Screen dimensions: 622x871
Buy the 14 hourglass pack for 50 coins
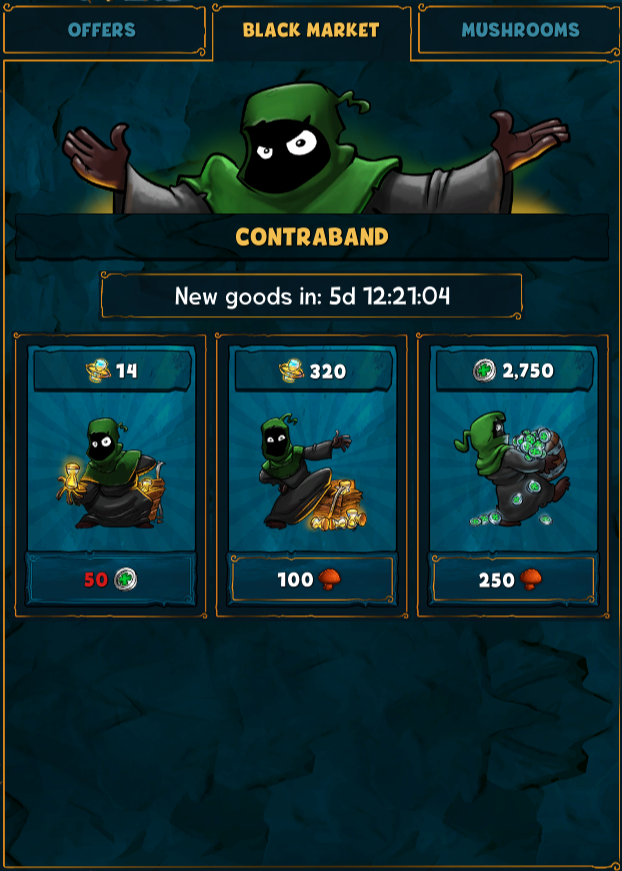[x=110, y=579]
